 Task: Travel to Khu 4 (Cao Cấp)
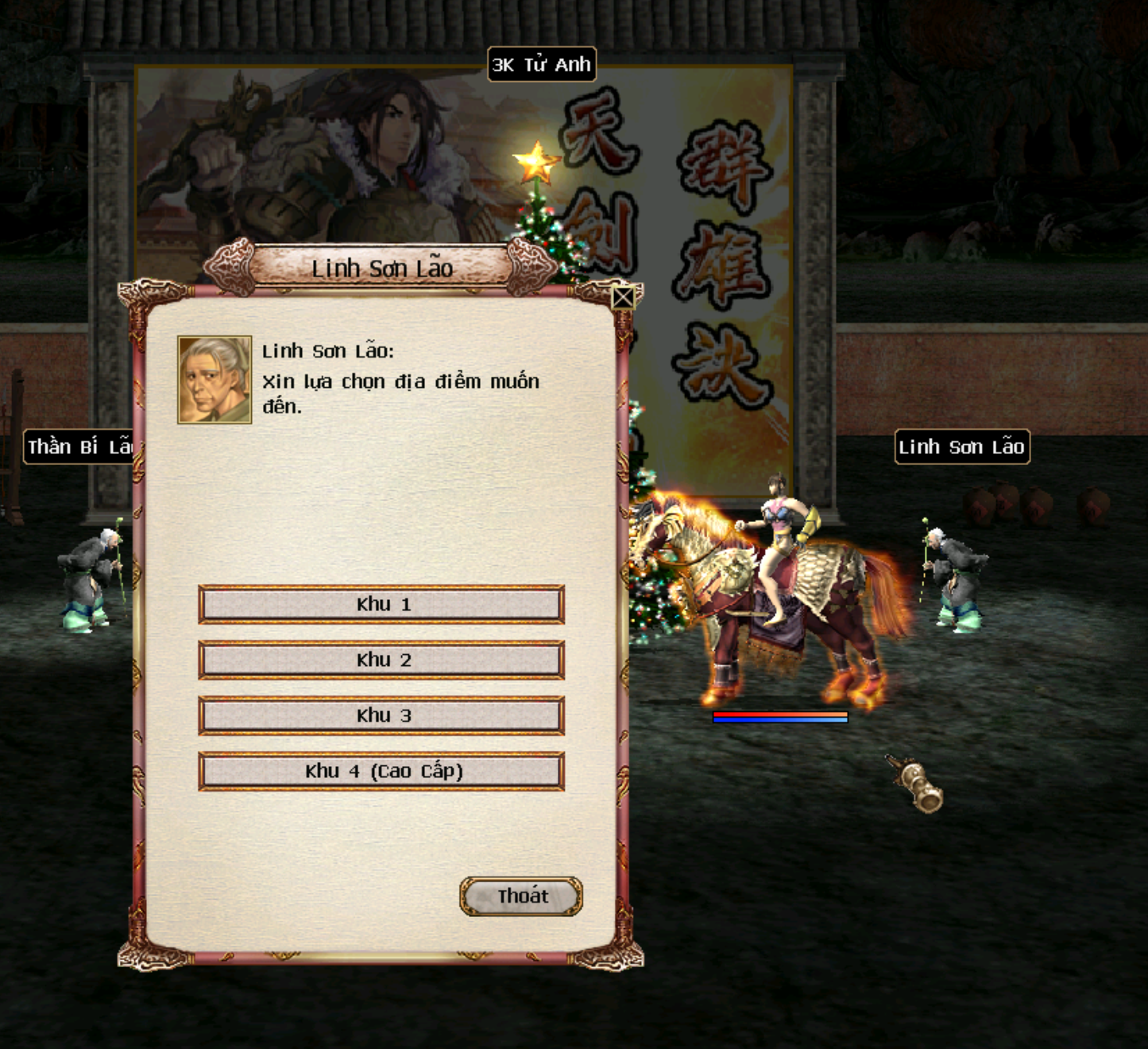pyautogui.click(x=381, y=772)
